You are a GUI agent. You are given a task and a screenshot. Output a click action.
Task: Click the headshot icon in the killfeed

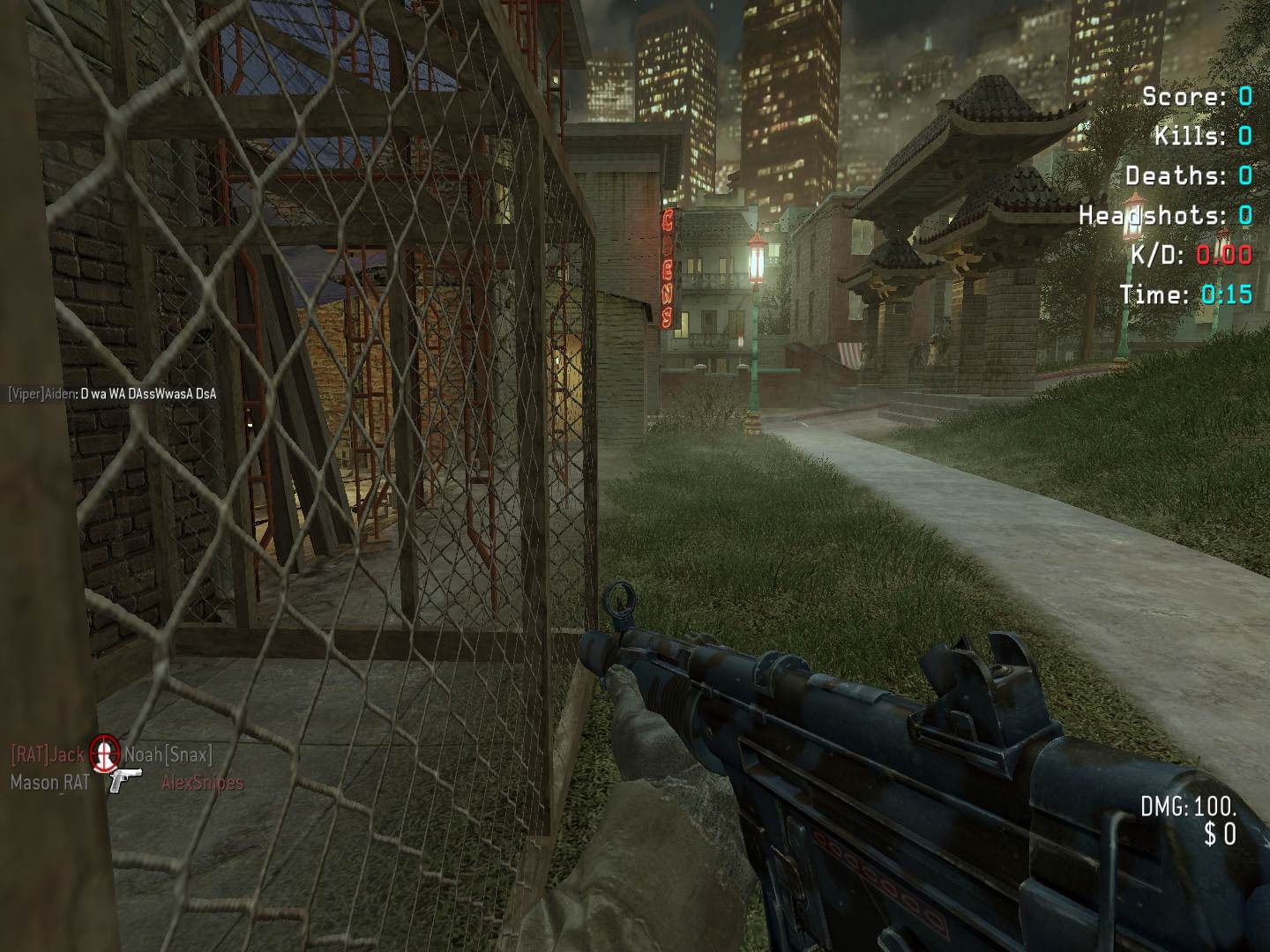[104, 753]
